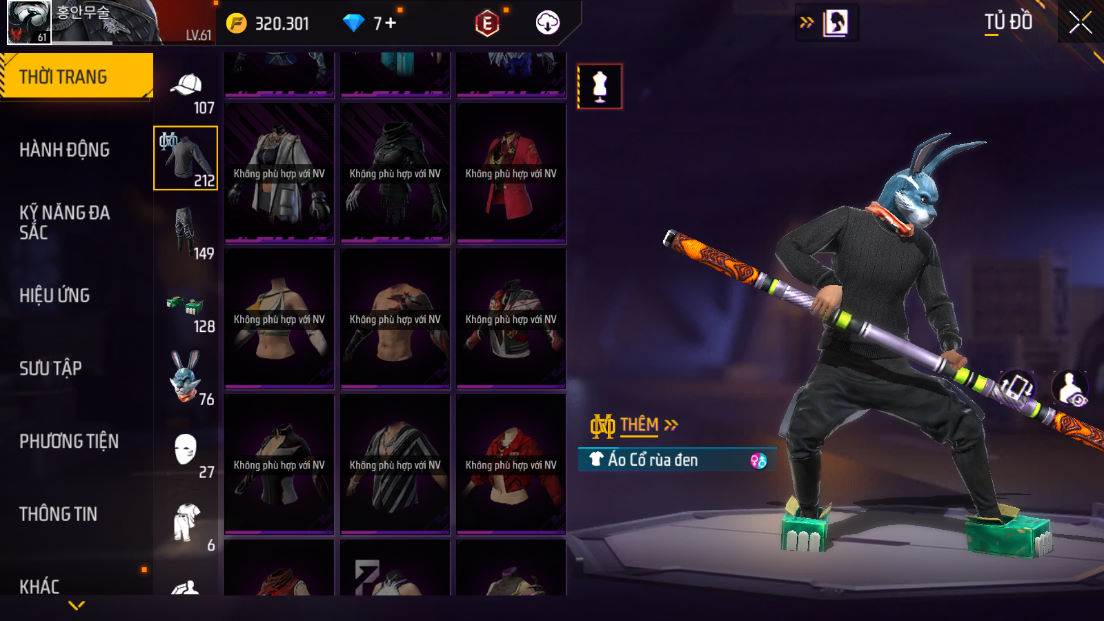
Task: Open the shoes category showing 128
Action: tap(188, 306)
